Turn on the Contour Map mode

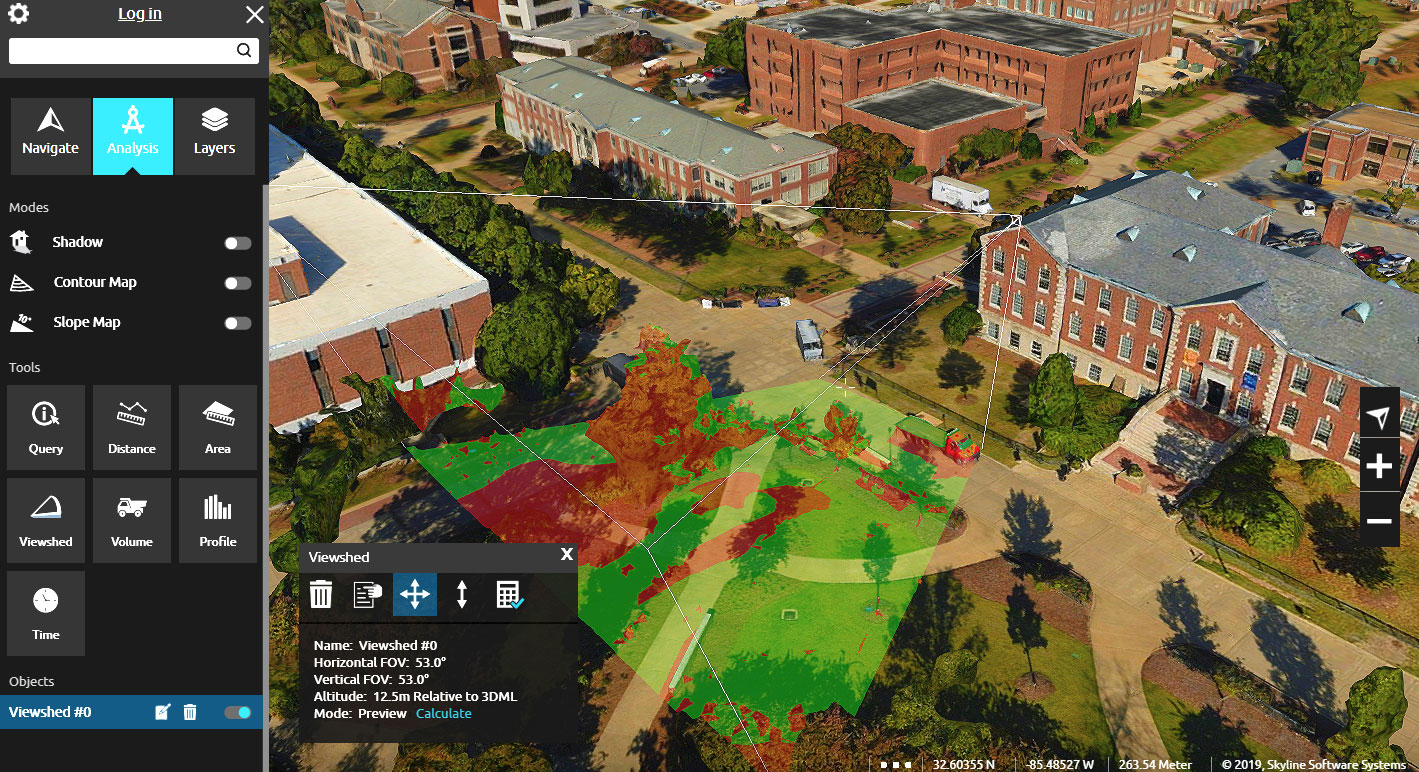tap(237, 283)
